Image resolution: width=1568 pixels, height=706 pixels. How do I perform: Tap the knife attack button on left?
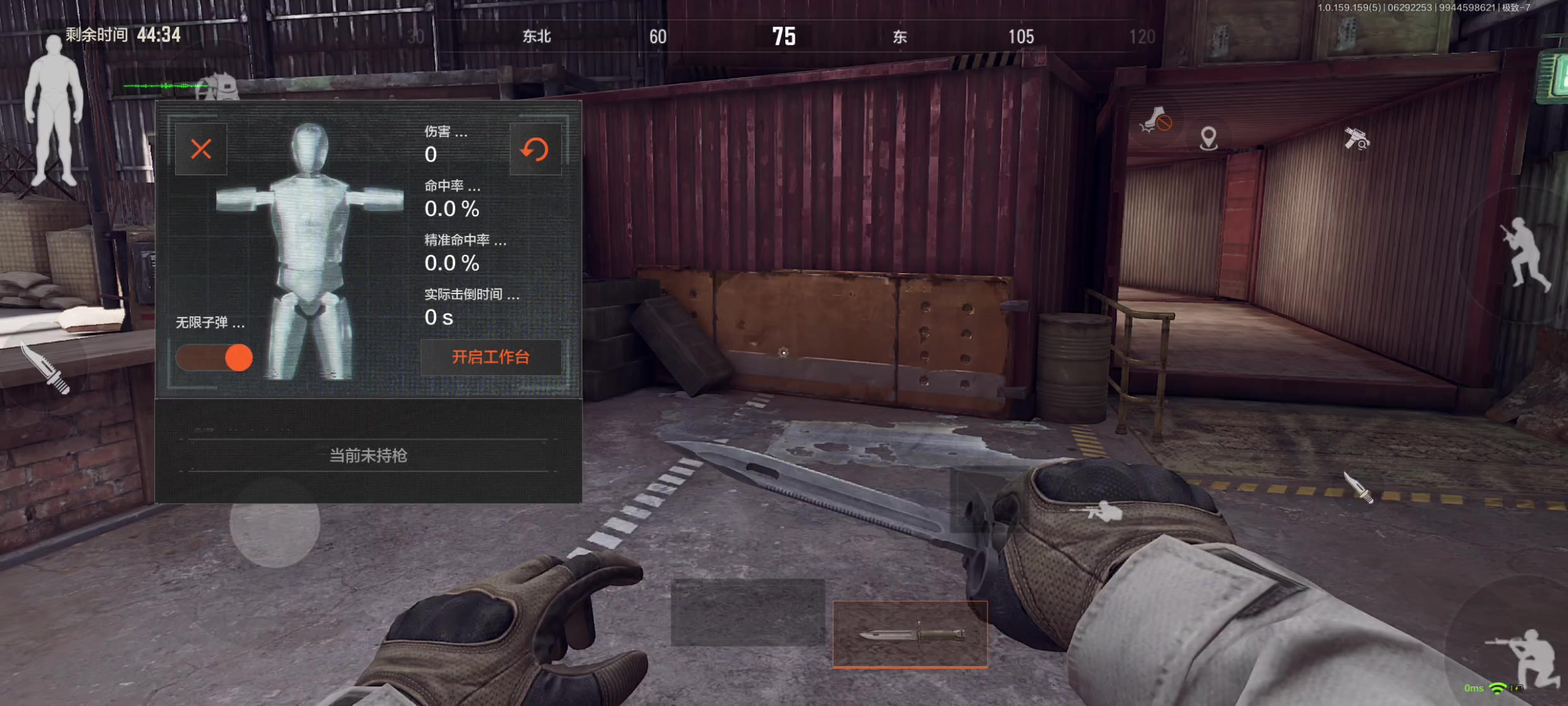46,368
